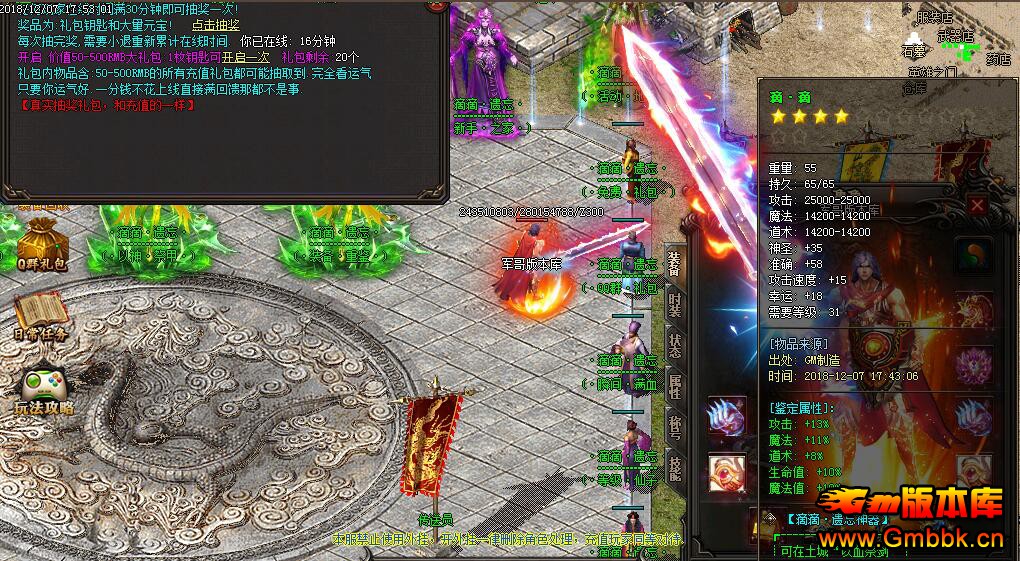The width and height of the screenshot is (1020, 561).
Task: Select the yin-yang medallion equipment slot
Action: (973, 254)
